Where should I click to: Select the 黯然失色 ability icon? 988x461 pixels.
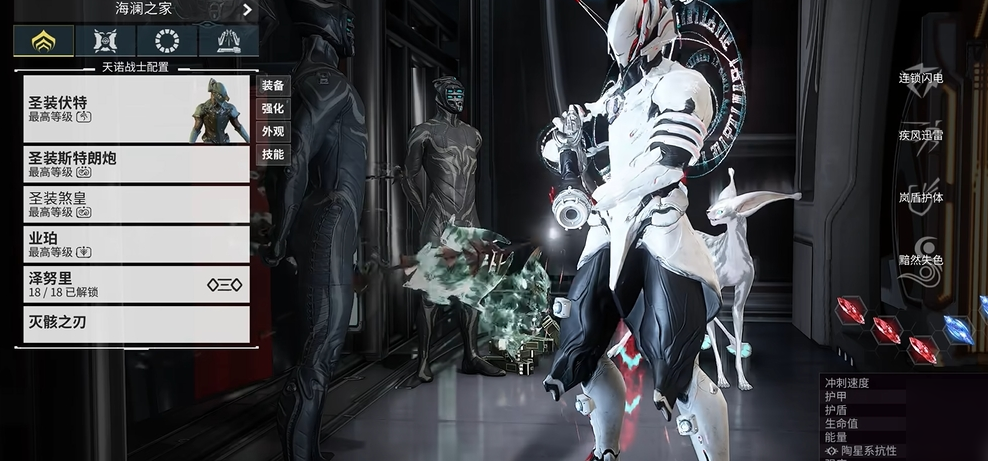point(920,260)
